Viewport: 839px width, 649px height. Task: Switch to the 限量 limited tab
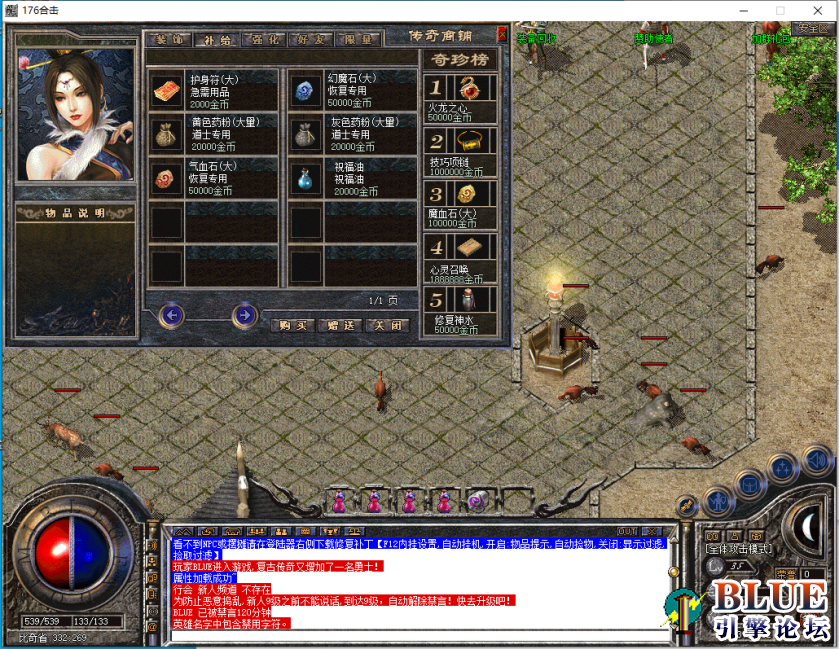pyautogui.click(x=359, y=40)
